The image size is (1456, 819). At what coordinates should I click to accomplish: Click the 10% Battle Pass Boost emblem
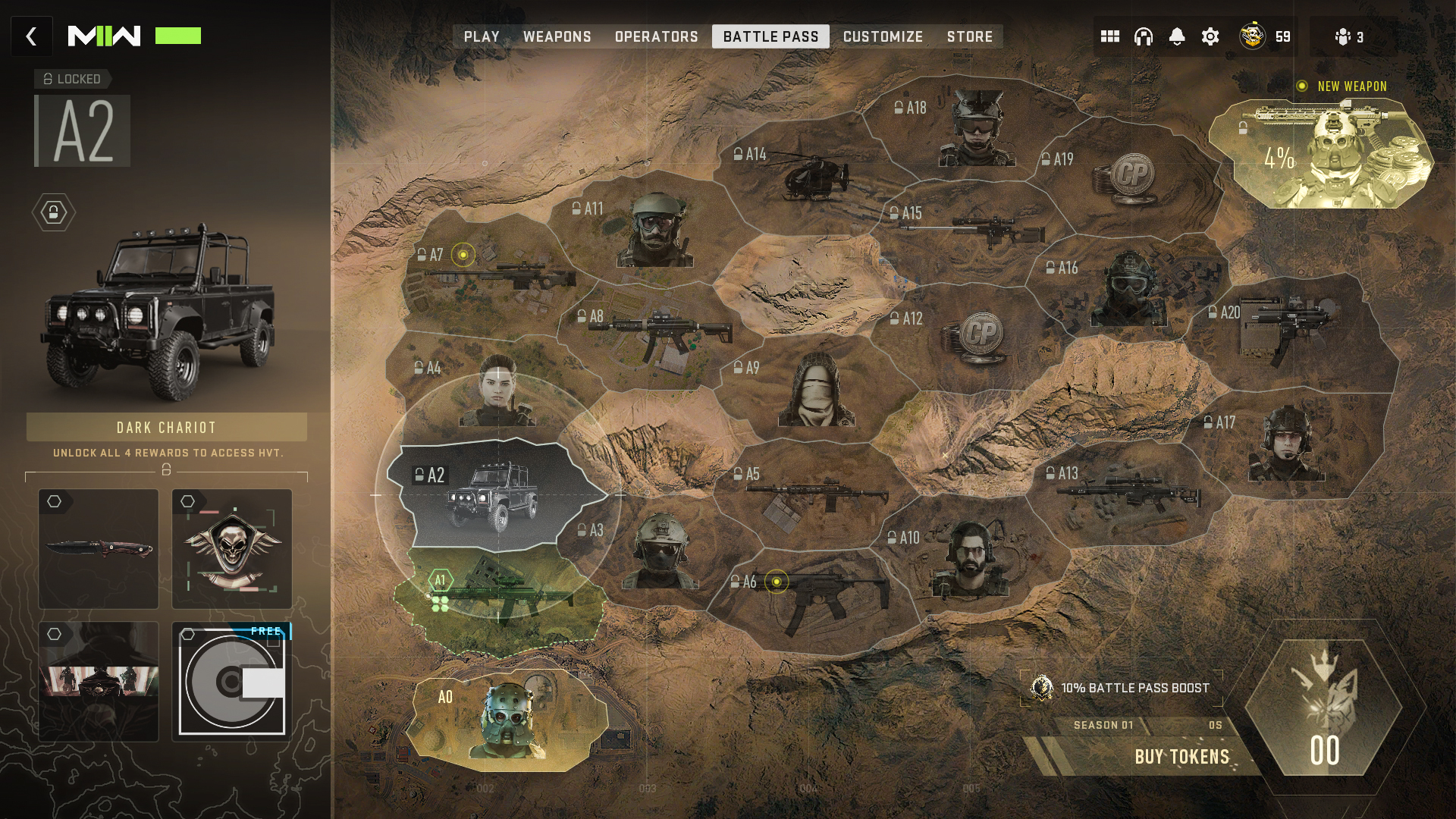pyautogui.click(x=1042, y=690)
